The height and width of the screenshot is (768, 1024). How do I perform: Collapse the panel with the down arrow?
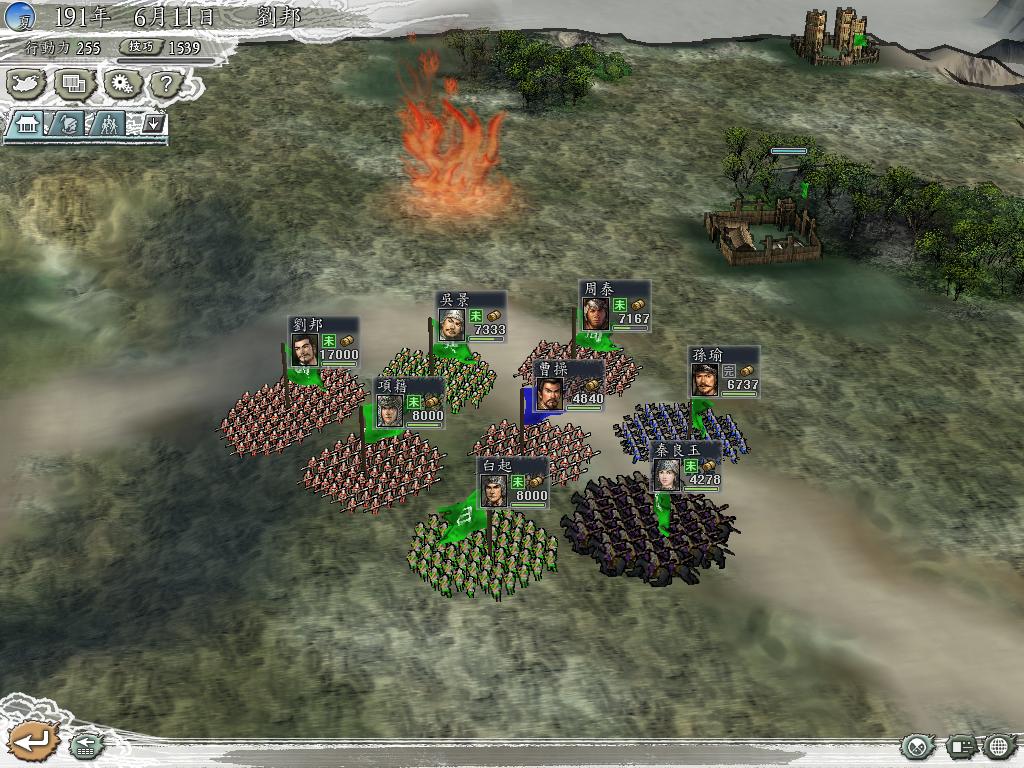click(153, 124)
